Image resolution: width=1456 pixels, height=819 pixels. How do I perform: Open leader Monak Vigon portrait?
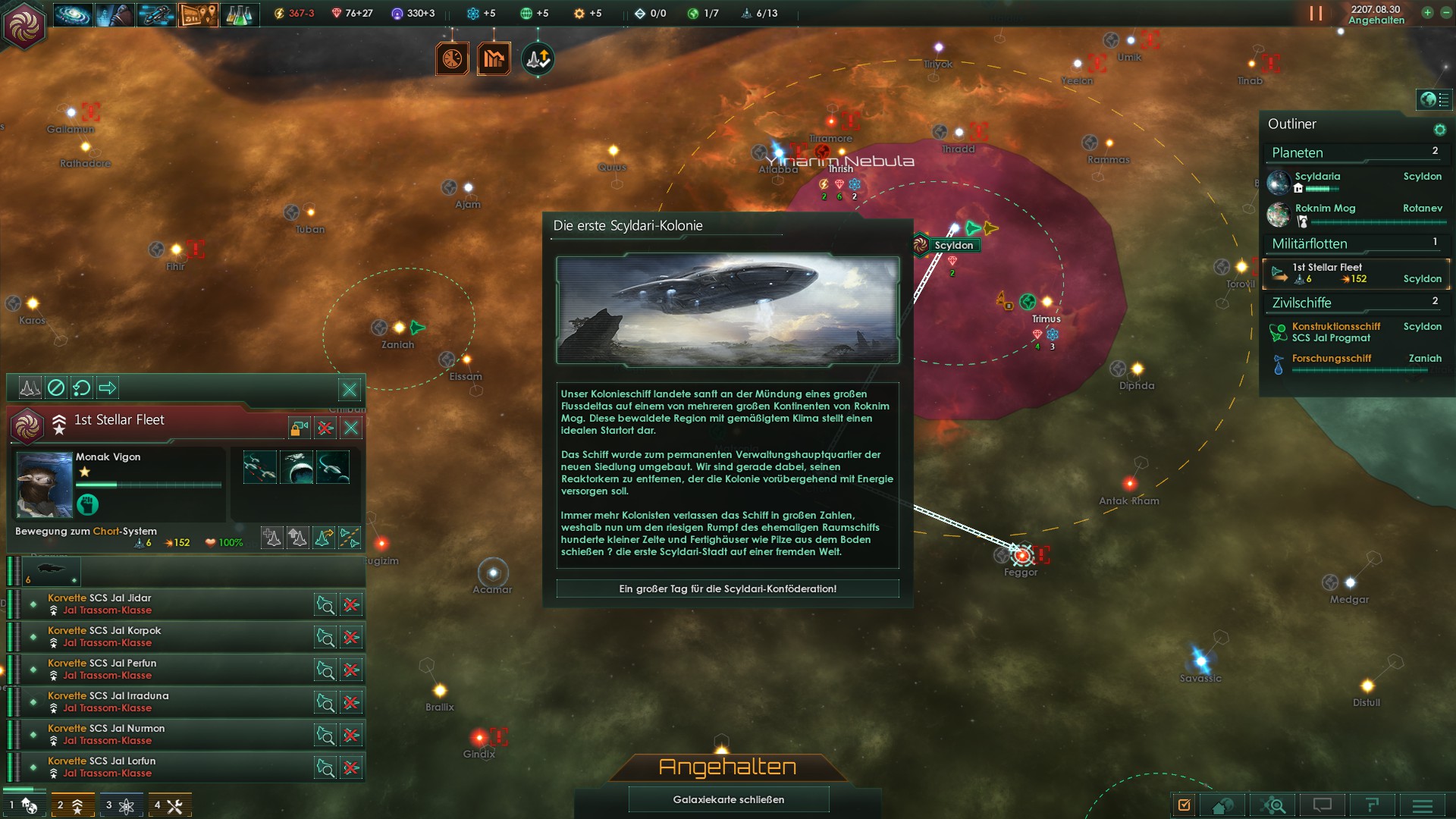coord(44,484)
